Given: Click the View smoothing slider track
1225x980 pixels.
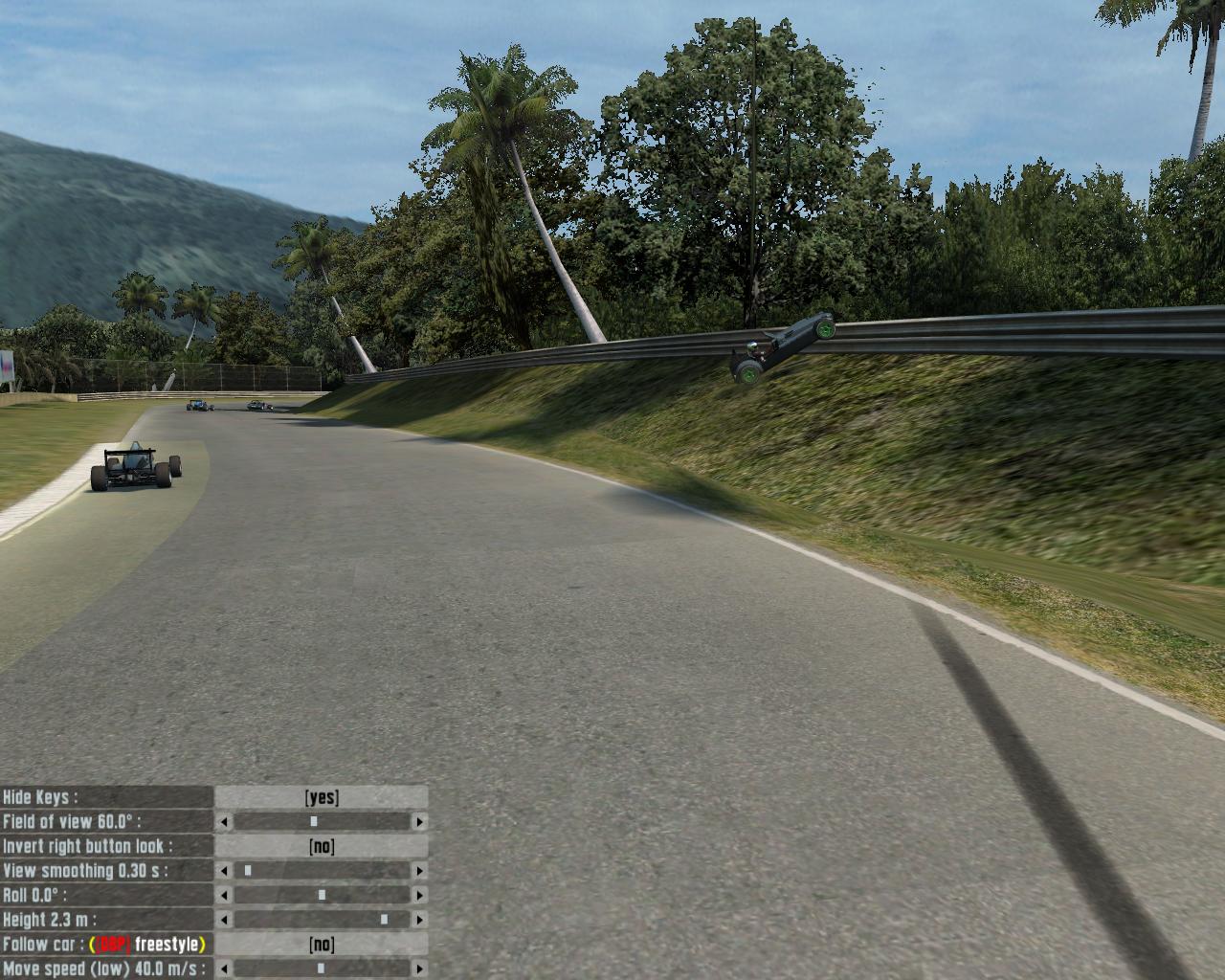Looking at the screenshot, I should [322, 871].
